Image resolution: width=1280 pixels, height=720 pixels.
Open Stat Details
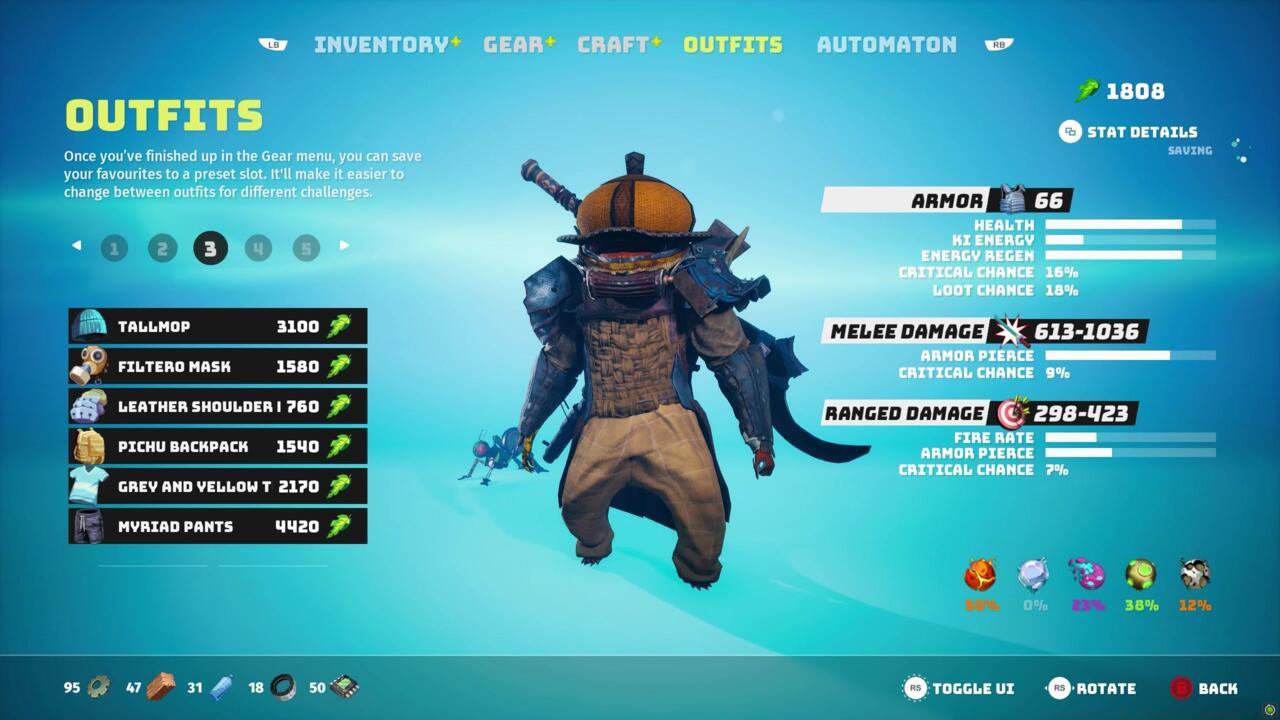click(1126, 131)
